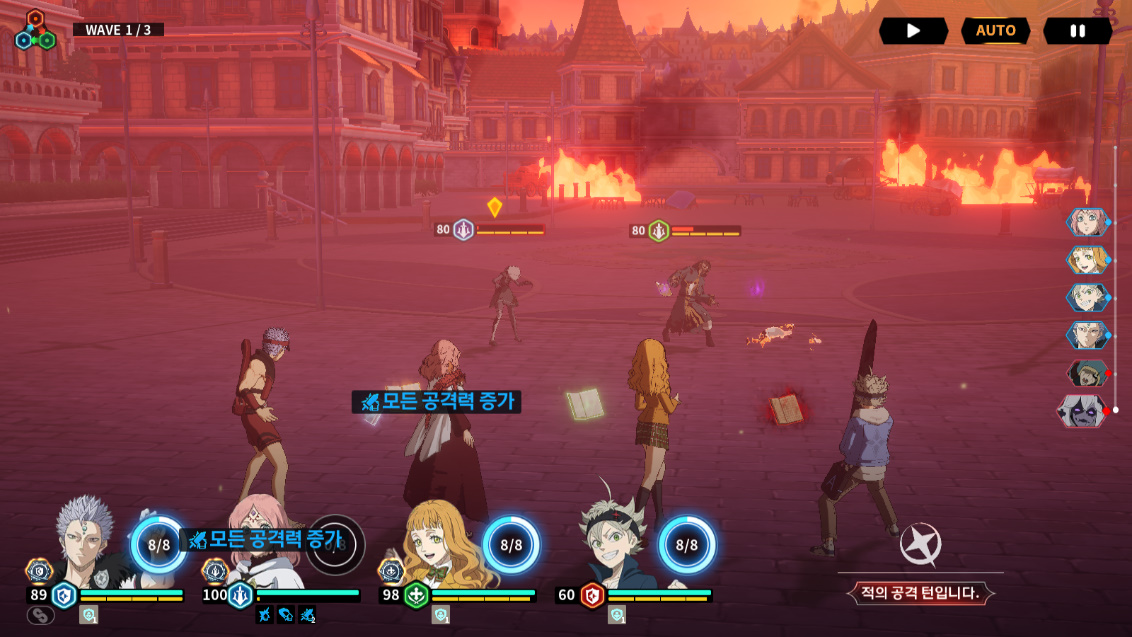The image size is (1132, 637).
Task: Select the hooded enemy in turn order
Action: pos(1086,373)
